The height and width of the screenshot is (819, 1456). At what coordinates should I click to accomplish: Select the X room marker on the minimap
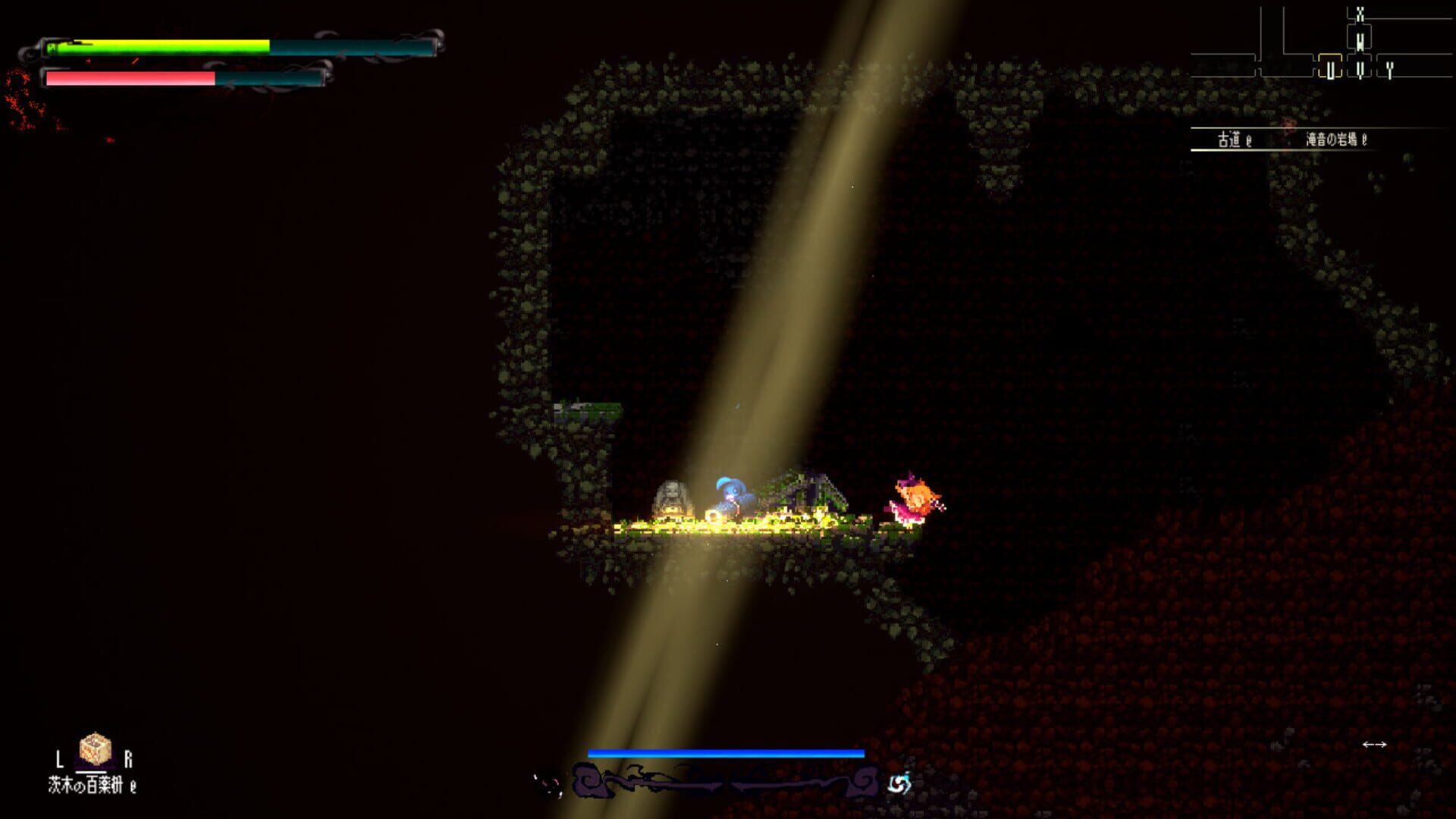click(x=1360, y=14)
